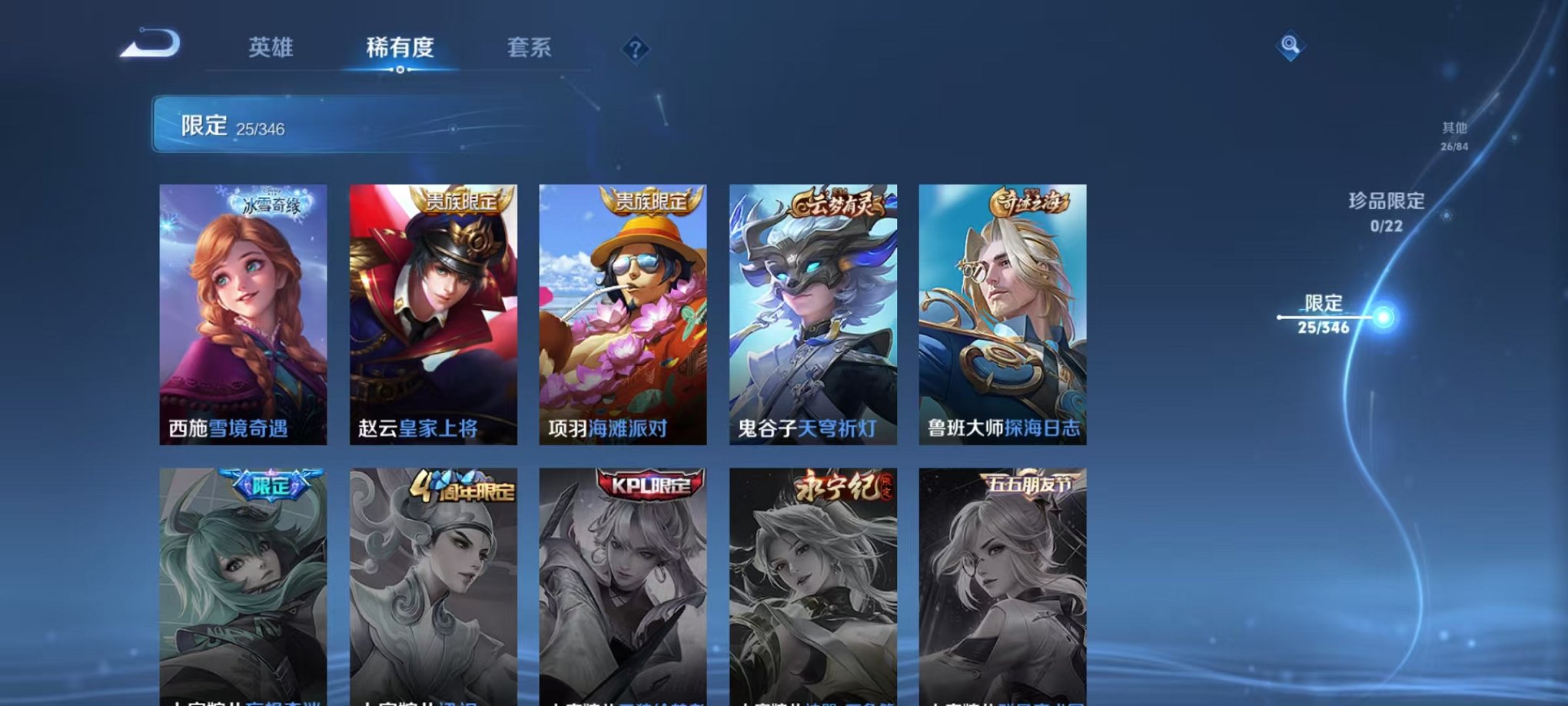The height and width of the screenshot is (706, 1568).
Task: Switch to the 英雄 tab
Action: [273, 48]
